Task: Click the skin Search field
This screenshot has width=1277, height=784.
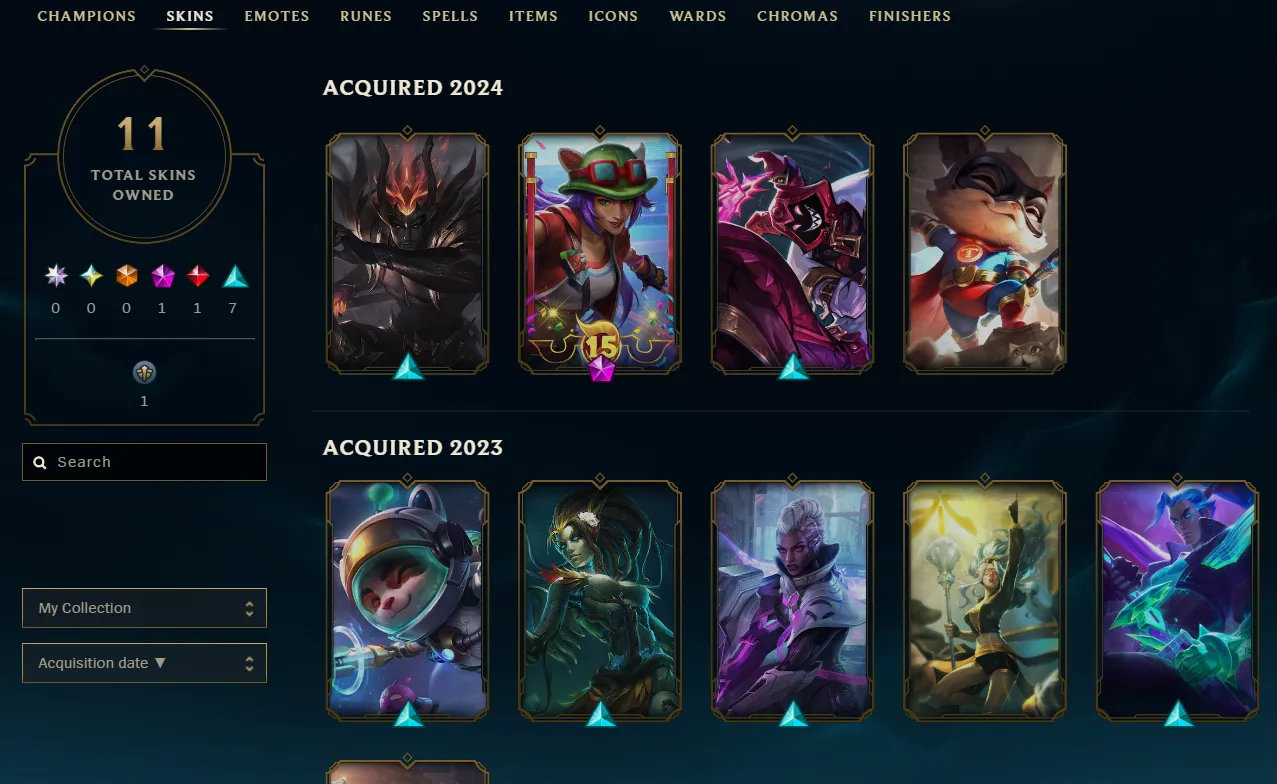Action: click(x=144, y=462)
